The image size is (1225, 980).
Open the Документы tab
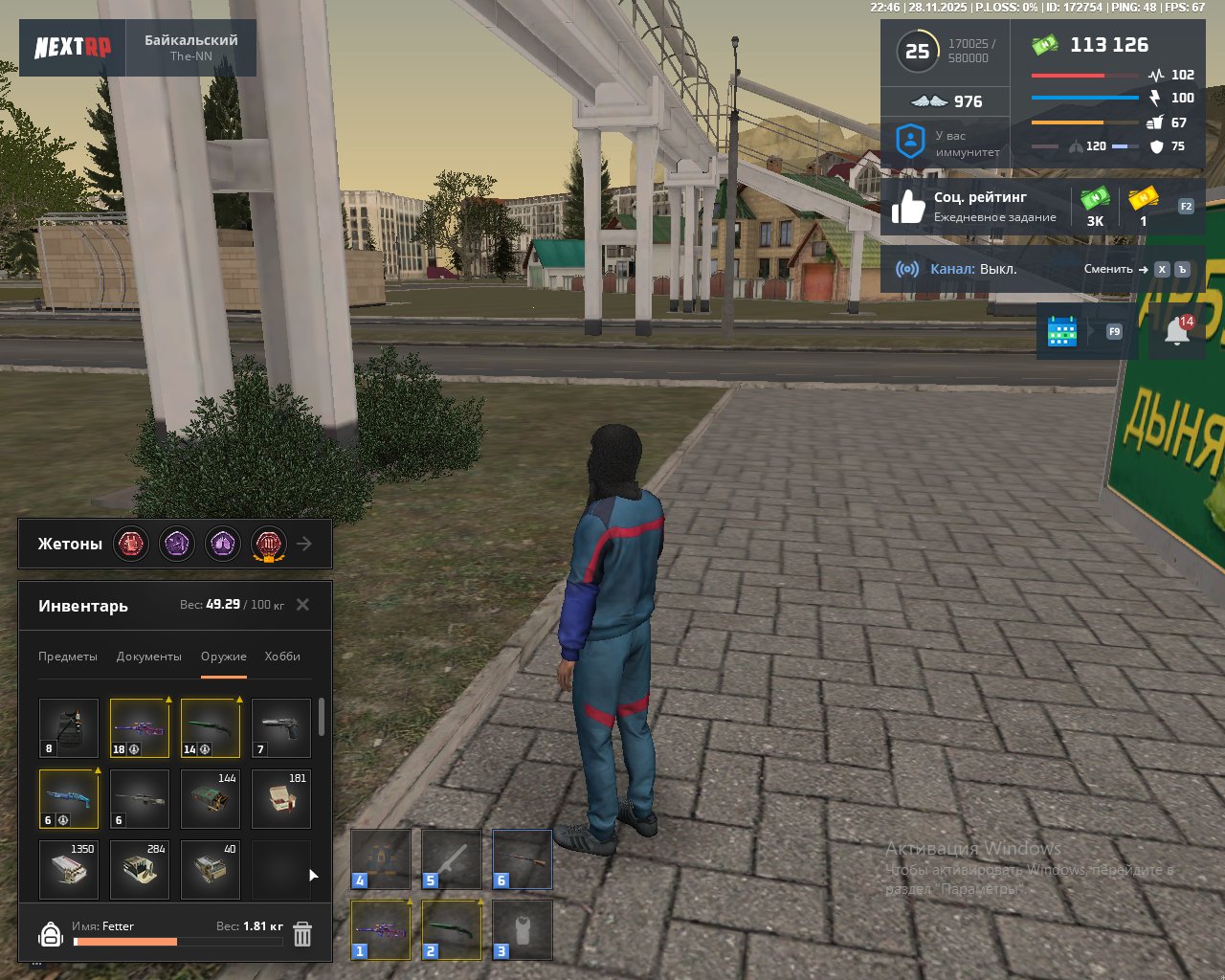(148, 657)
